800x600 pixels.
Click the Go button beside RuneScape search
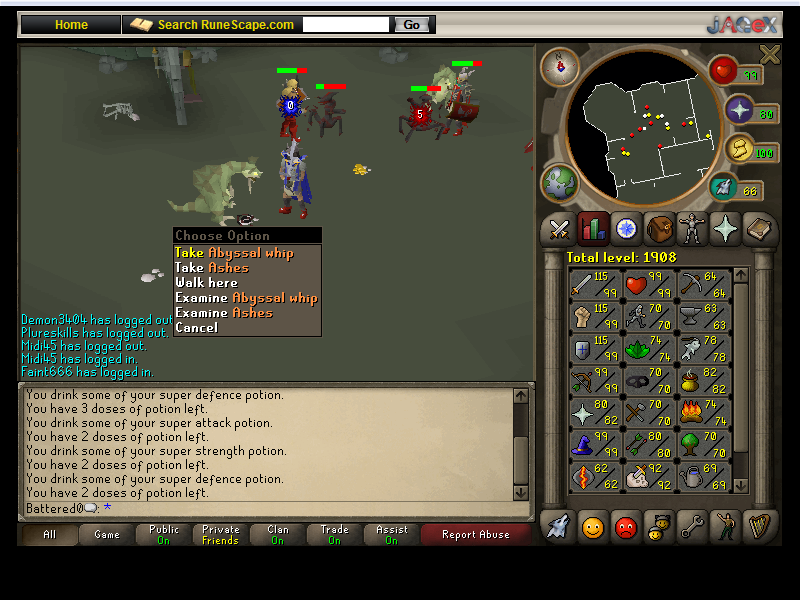[412, 25]
